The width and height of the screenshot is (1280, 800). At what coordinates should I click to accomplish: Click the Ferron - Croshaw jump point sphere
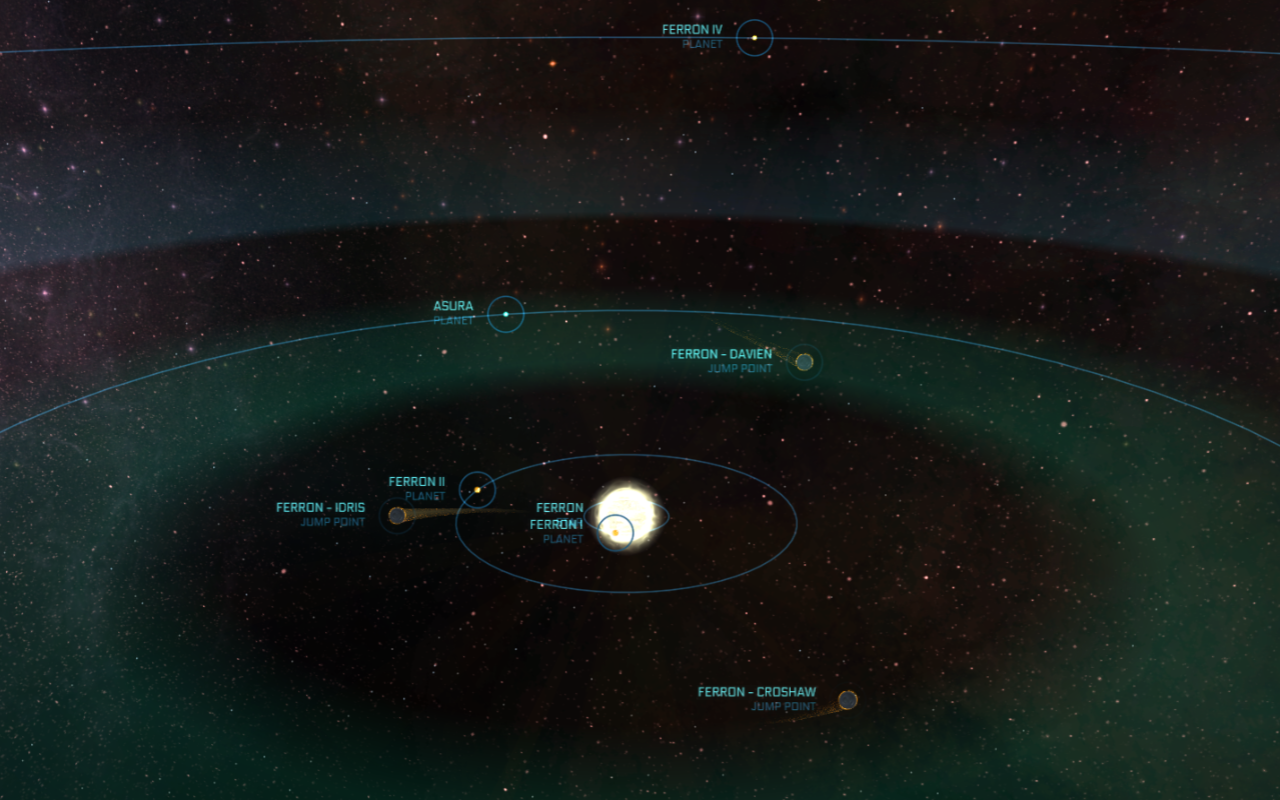point(849,699)
